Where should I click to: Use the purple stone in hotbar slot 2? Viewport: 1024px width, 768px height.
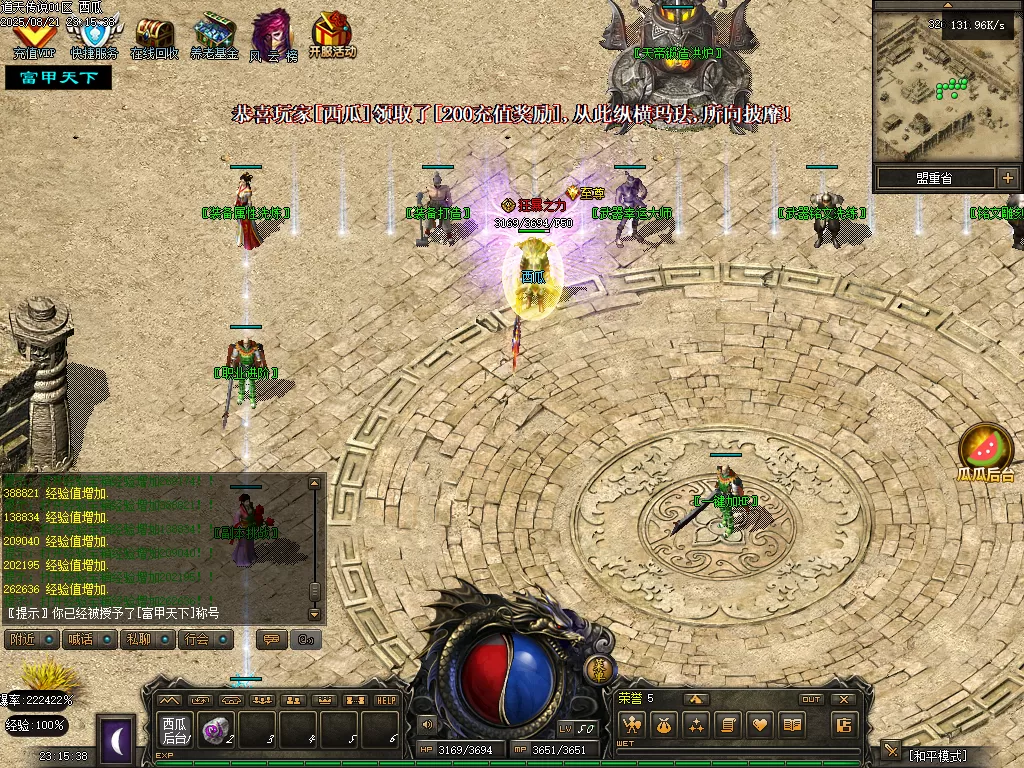(x=214, y=730)
